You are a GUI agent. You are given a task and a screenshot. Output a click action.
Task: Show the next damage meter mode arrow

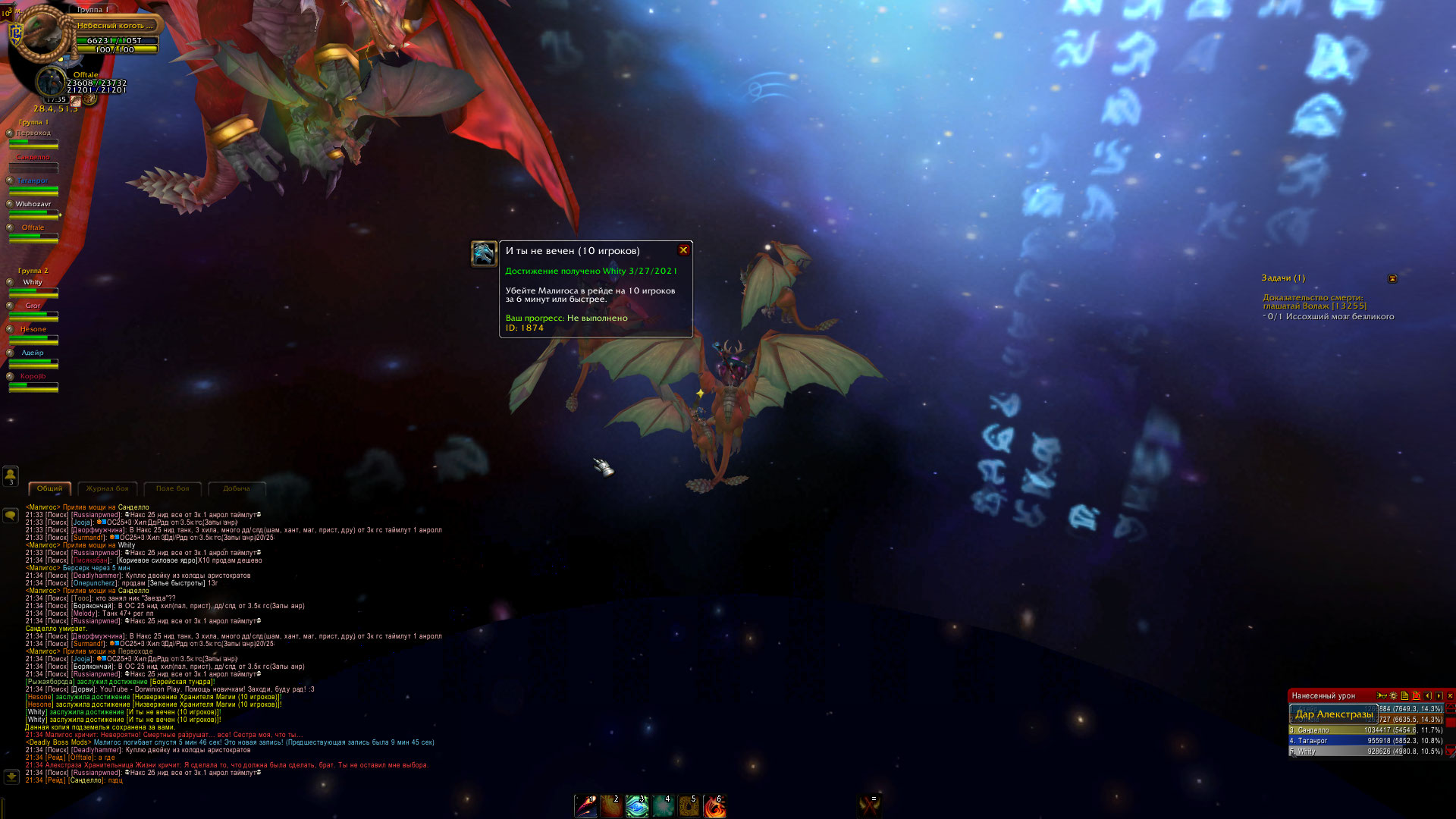tap(1439, 695)
